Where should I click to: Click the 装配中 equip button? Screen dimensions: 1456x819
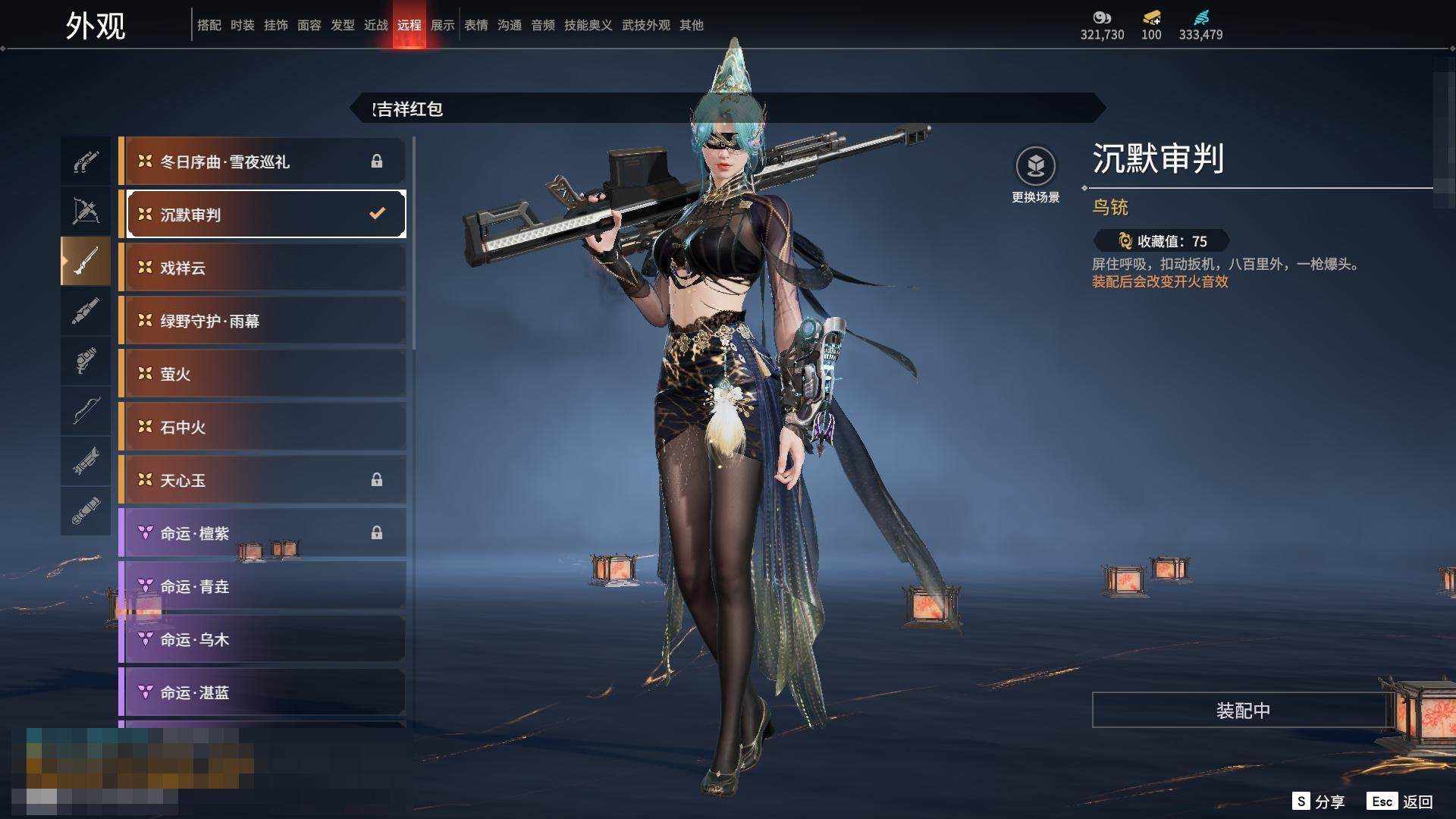[x=1242, y=710]
